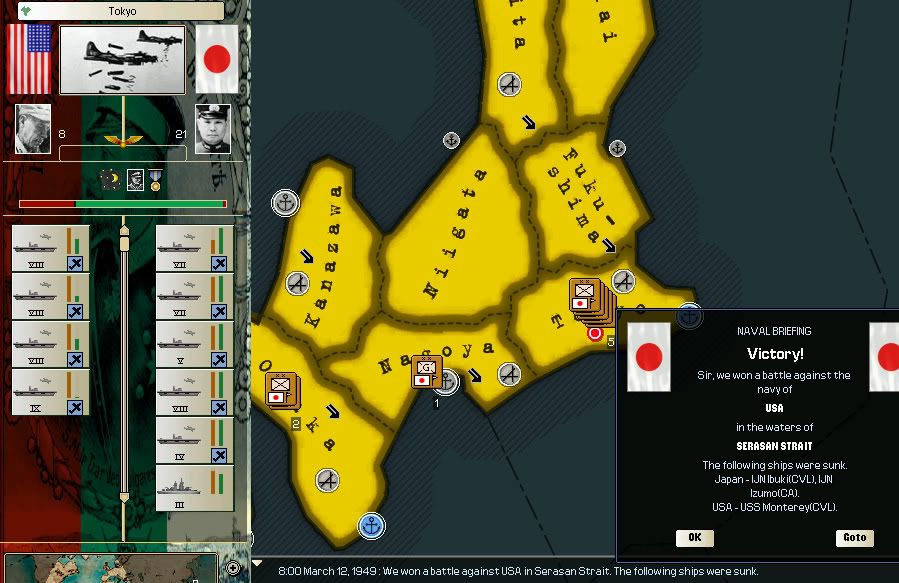Confirm the naval briefing with OK
Viewport: 899px width, 583px height.
(x=694, y=538)
